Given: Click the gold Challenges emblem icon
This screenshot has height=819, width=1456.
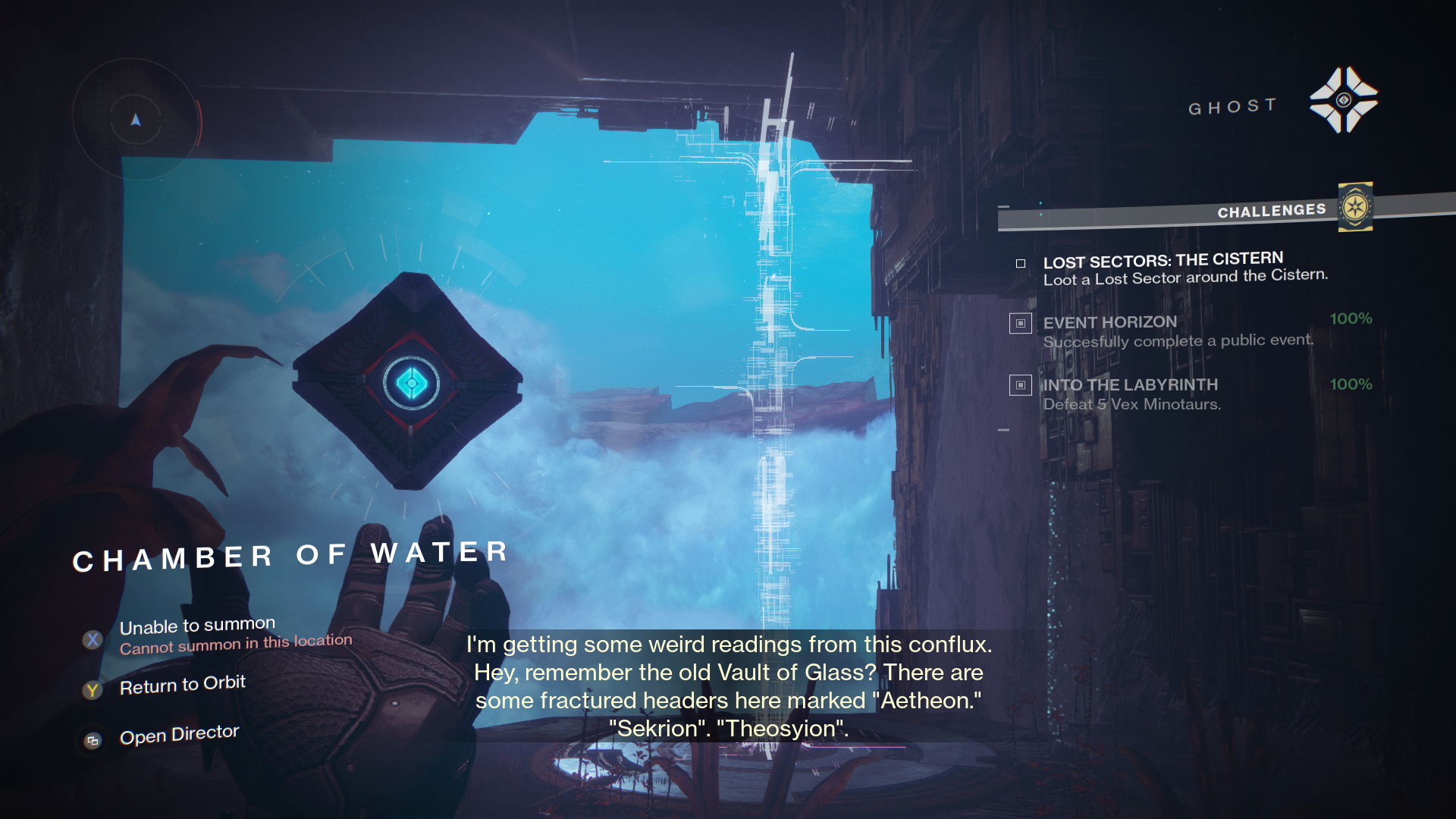Looking at the screenshot, I should [1355, 207].
